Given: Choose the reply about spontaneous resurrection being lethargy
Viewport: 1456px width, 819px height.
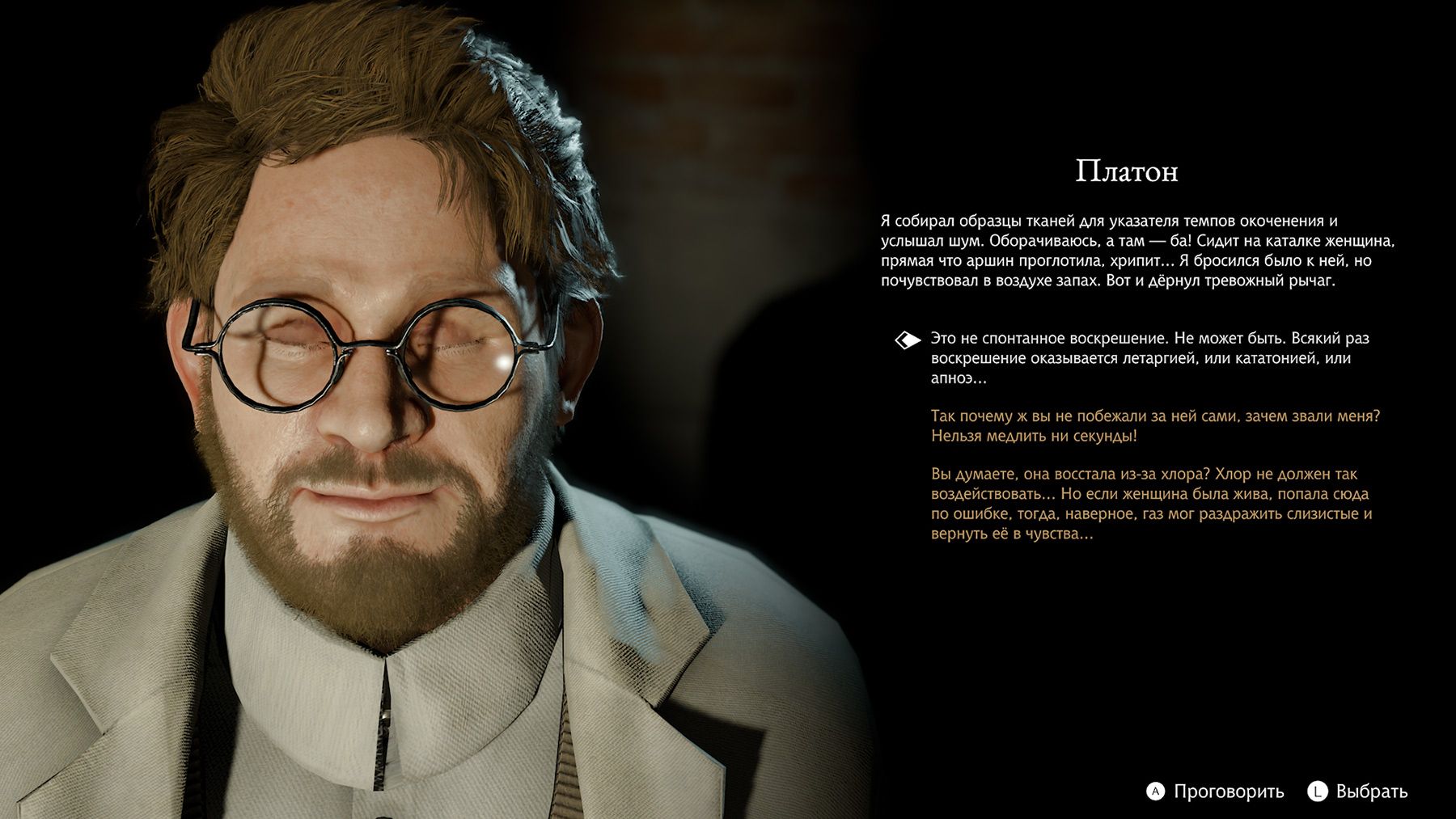Looking at the screenshot, I should click(x=1139, y=357).
